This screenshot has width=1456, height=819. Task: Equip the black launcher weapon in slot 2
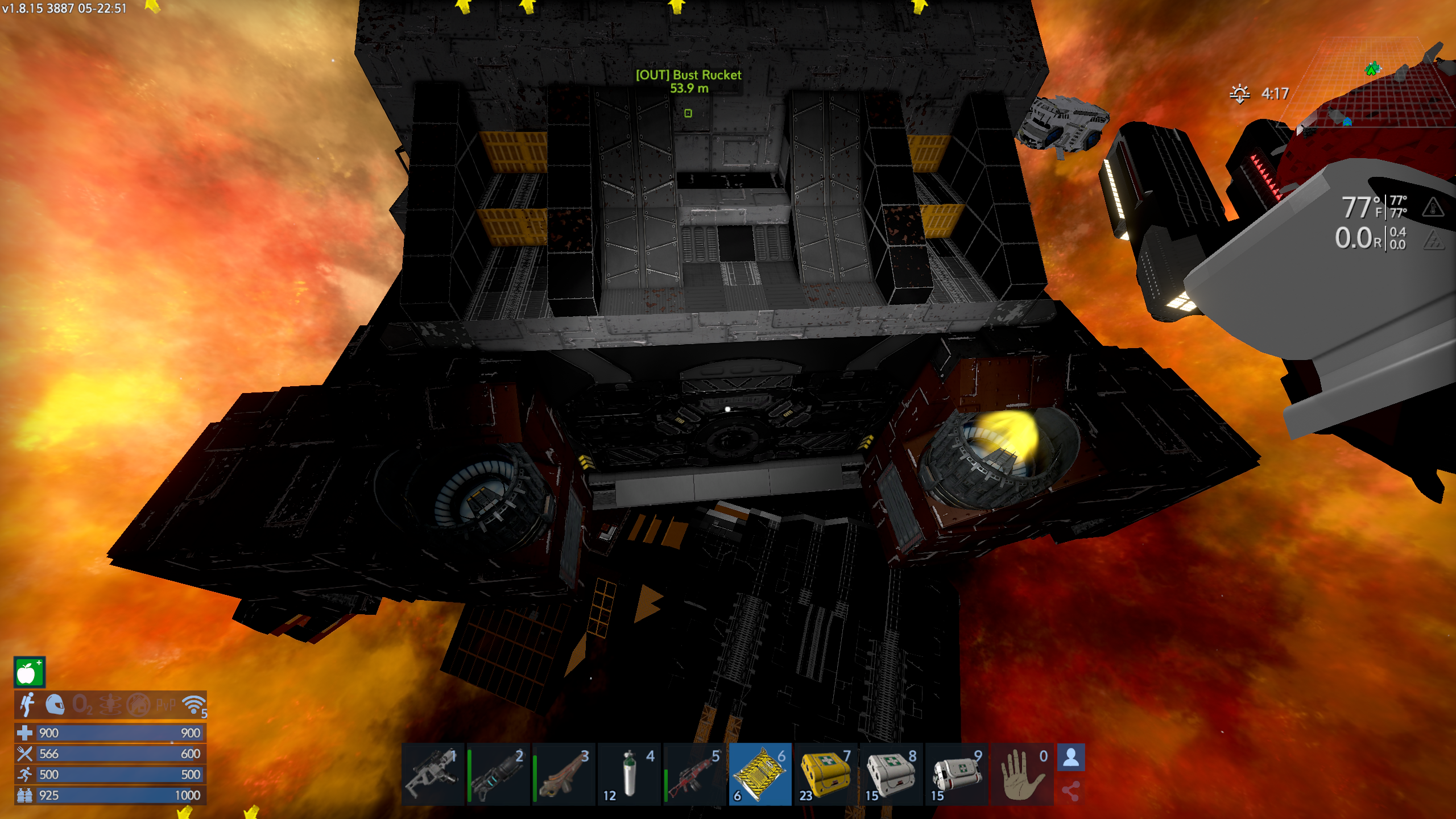click(x=499, y=773)
